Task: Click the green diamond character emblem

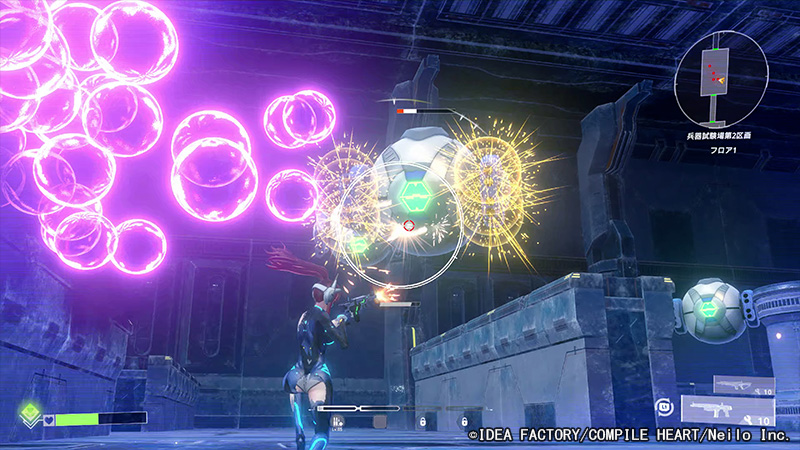Action: point(32,414)
